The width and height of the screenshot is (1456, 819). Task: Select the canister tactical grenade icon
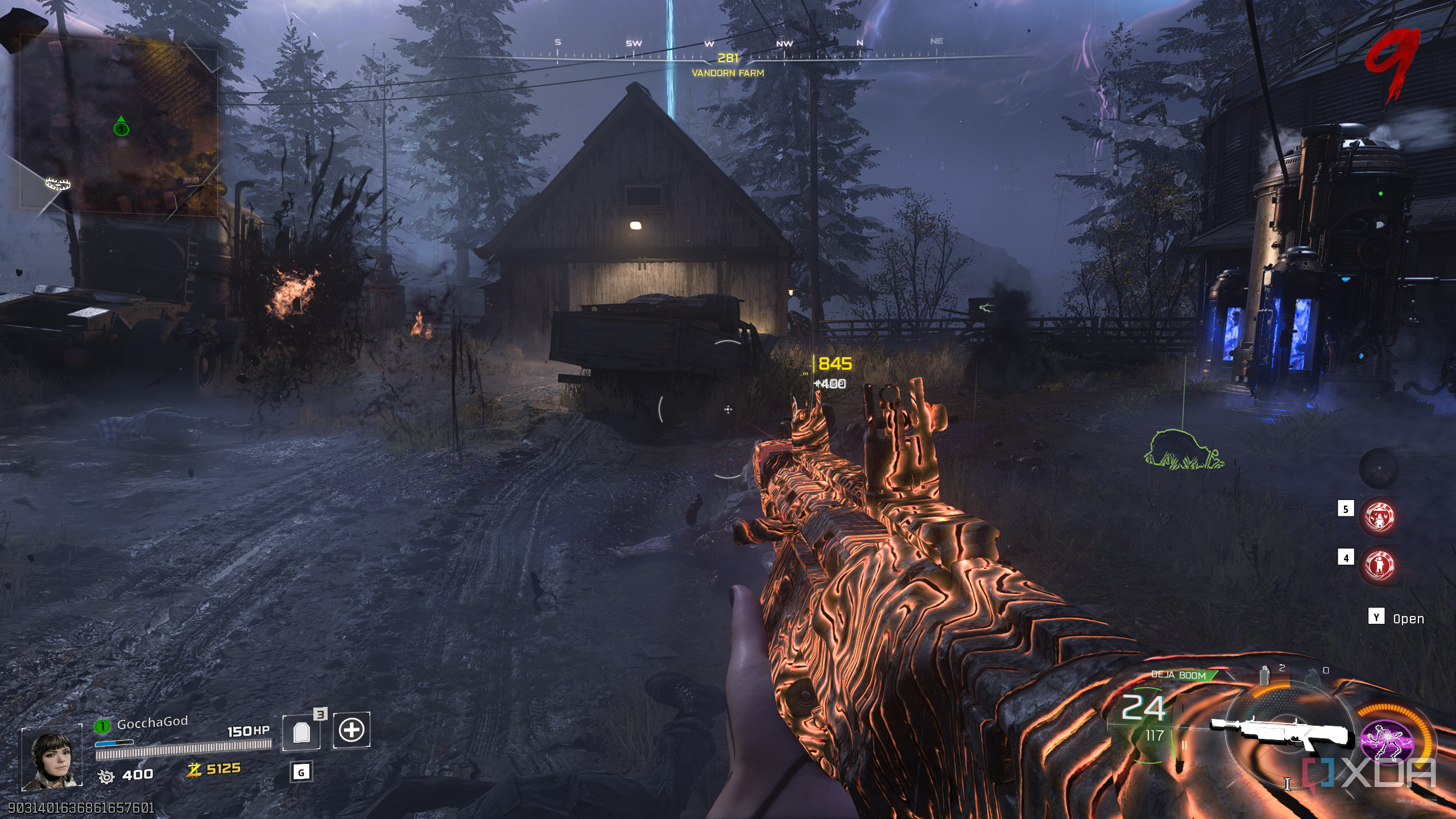(1265, 675)
